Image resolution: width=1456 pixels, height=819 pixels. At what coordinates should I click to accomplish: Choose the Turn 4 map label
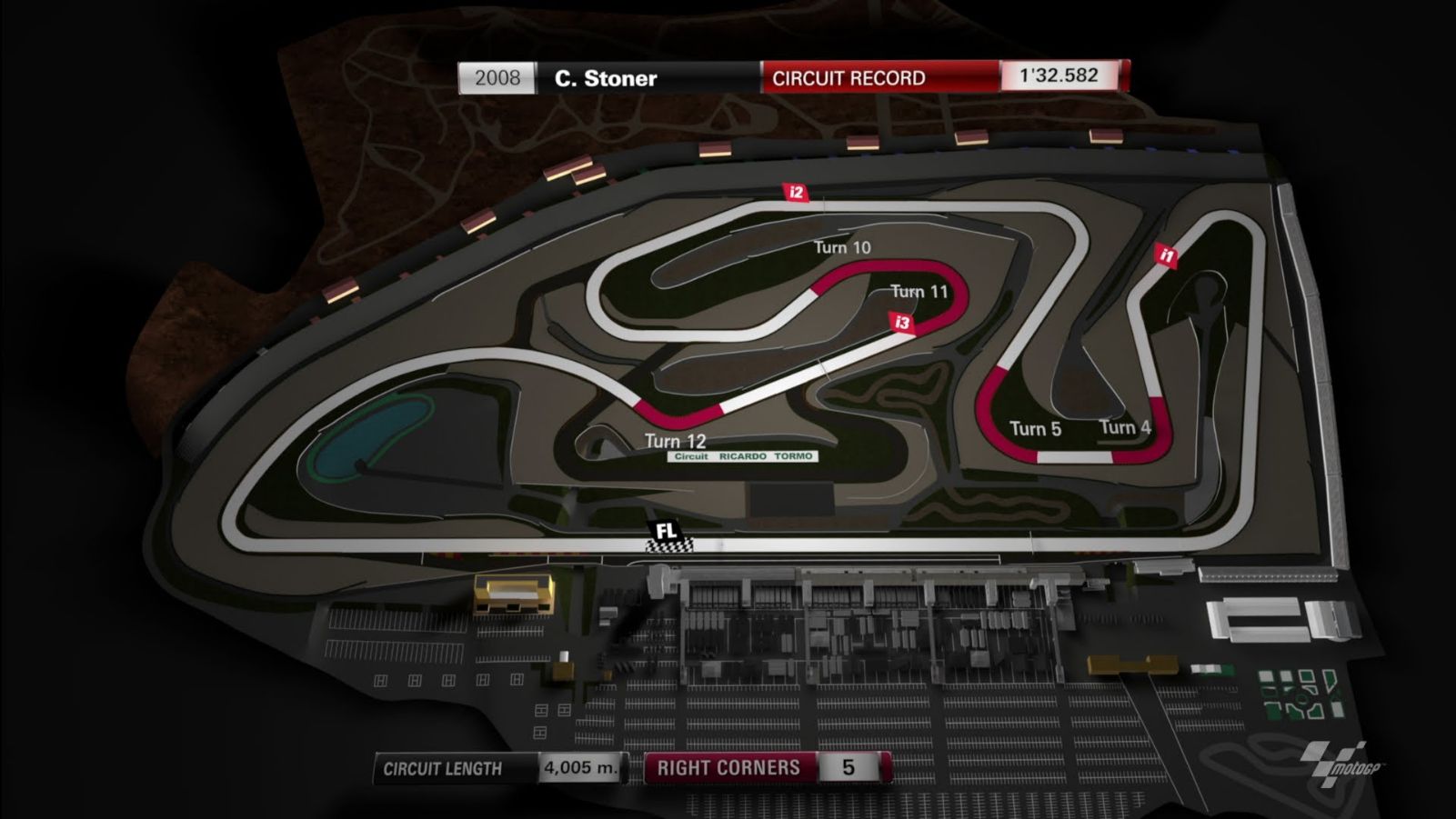point(1125,427)
